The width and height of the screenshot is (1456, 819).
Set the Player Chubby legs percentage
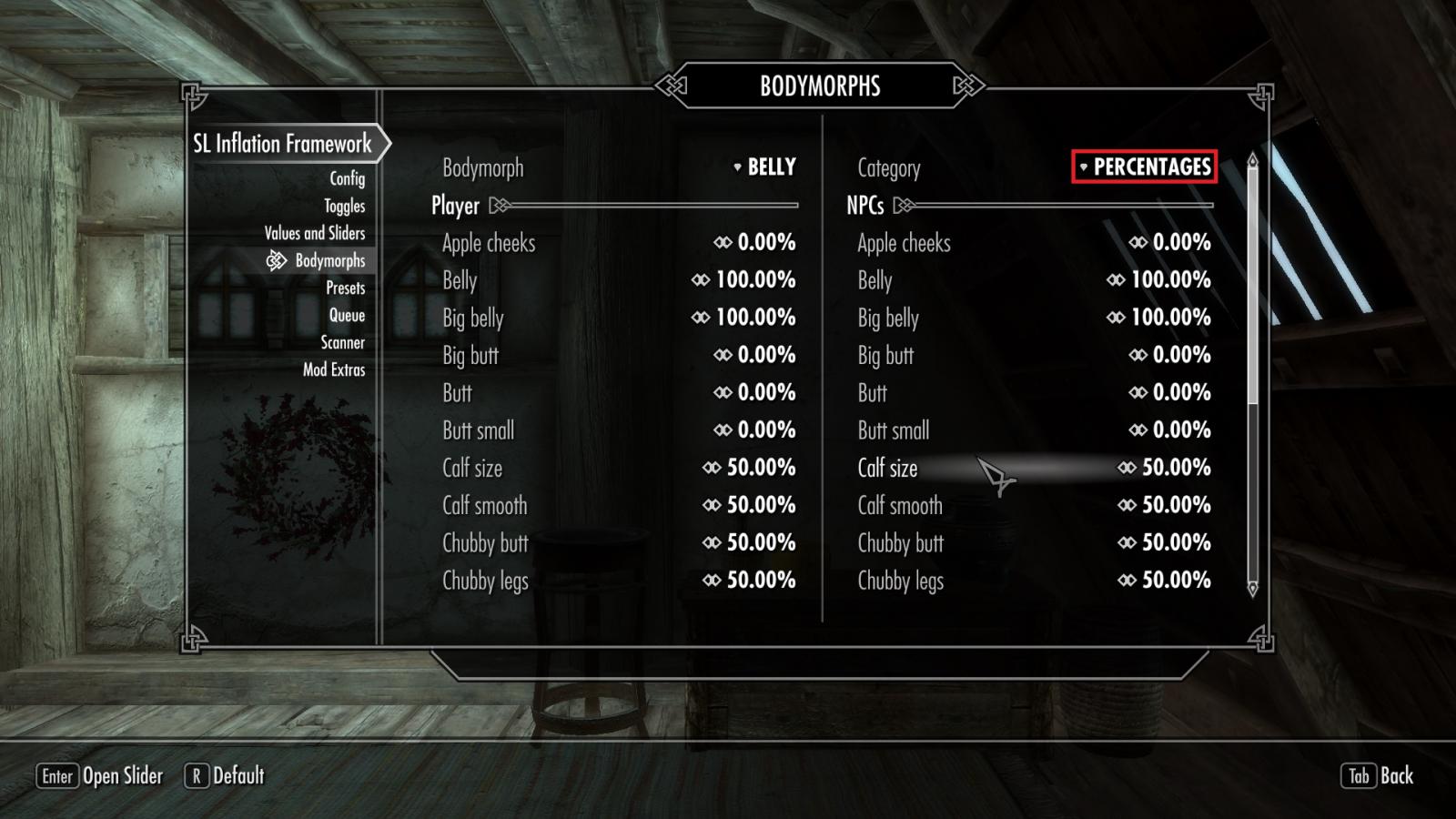click(749, 580)
